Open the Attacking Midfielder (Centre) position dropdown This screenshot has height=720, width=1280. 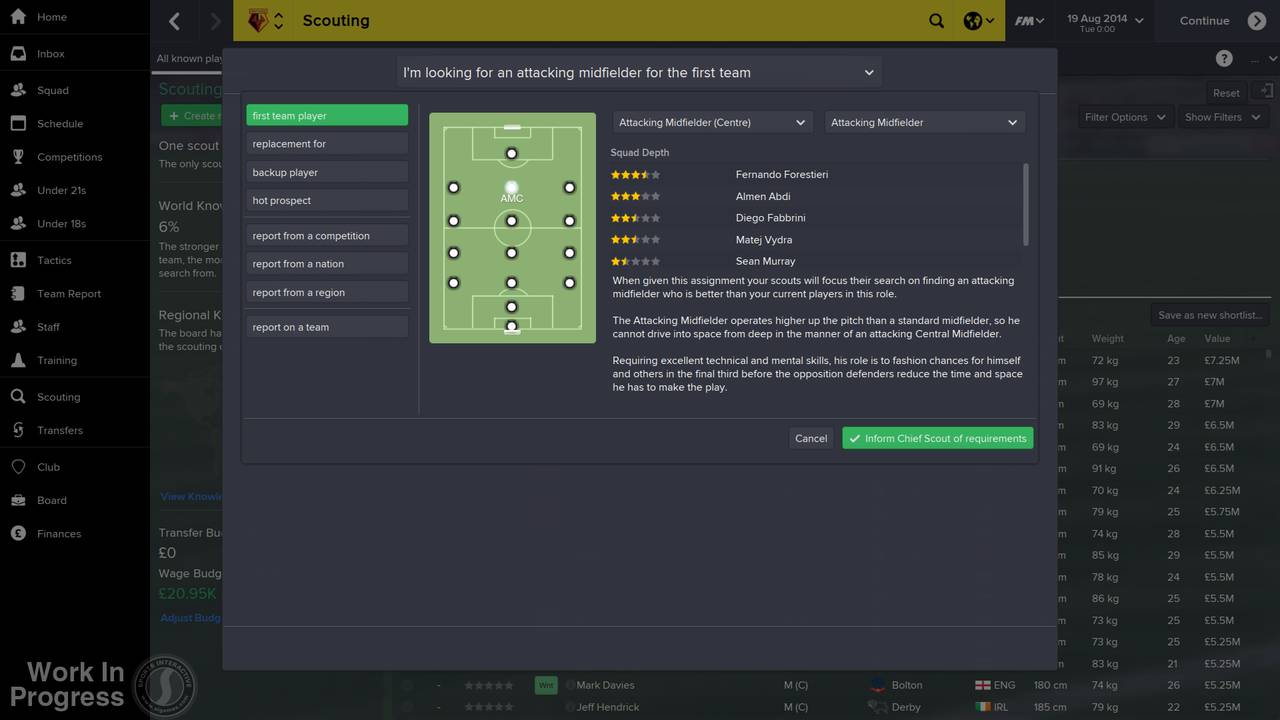(x=710, y=122)
